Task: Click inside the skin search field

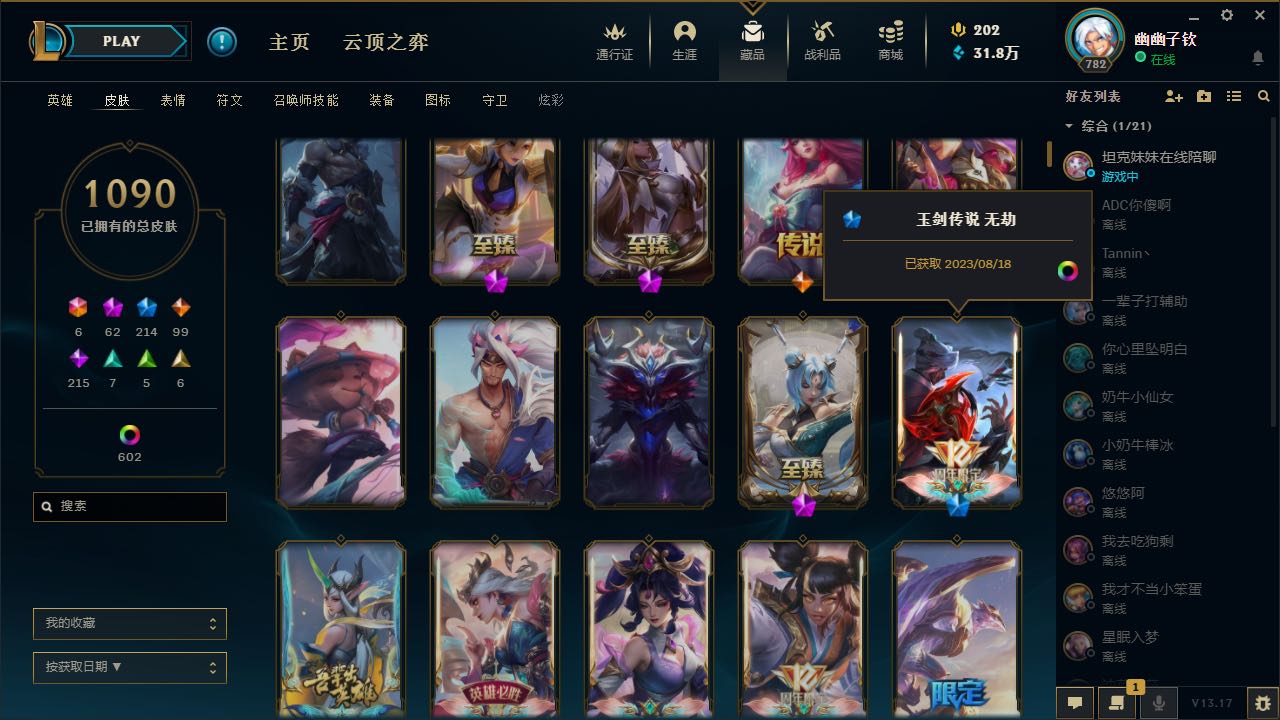Action: (x=129, y=507)
